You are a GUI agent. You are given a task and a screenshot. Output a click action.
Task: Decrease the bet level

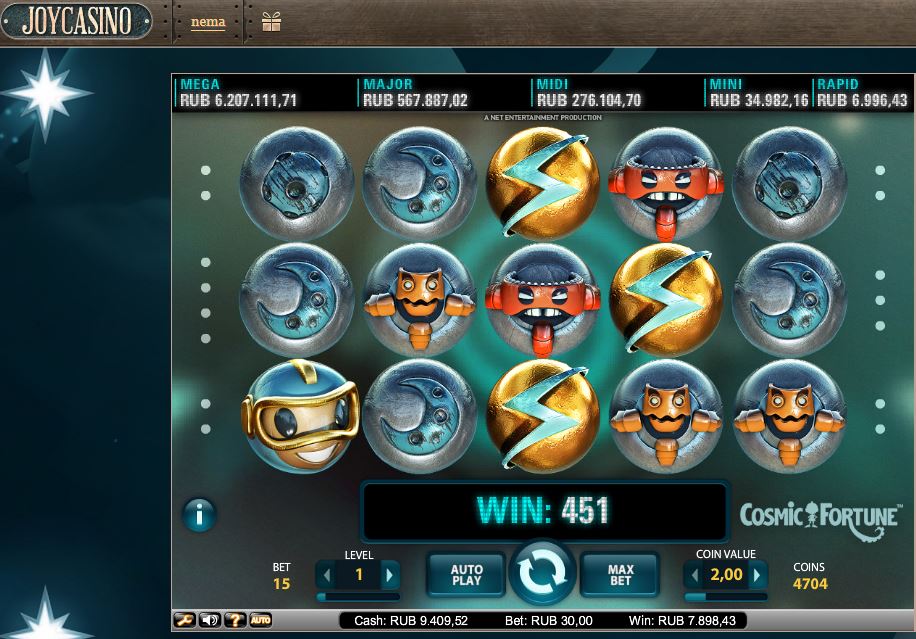[326, 575]
